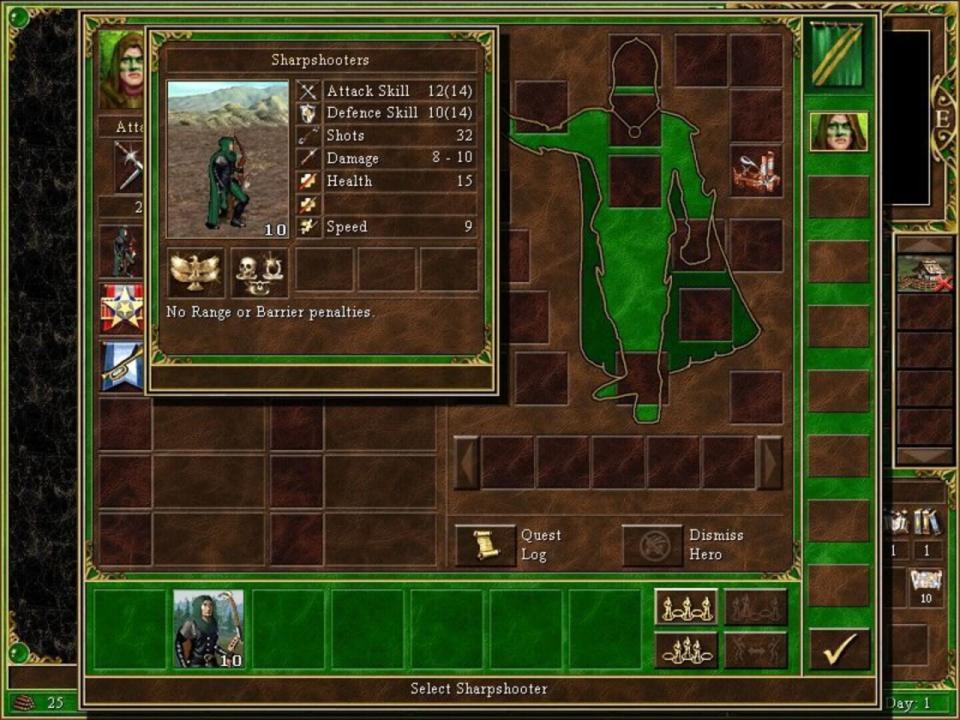Click the red-and-gold star skill icon
This screenshot has height=720, width=960.
(121, 308)
